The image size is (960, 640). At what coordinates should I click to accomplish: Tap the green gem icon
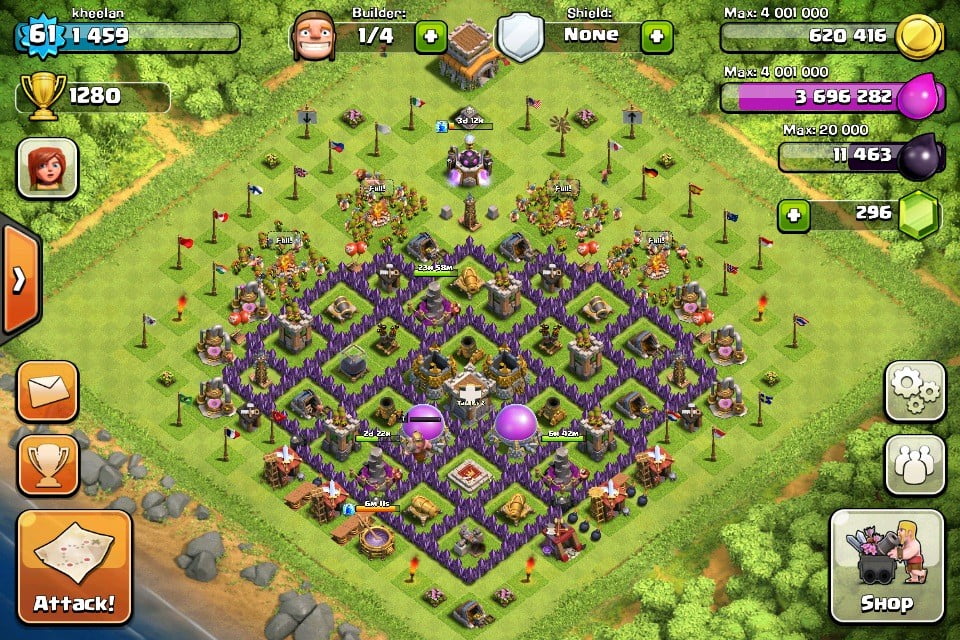pyautogui.click(x=918, y=215)
